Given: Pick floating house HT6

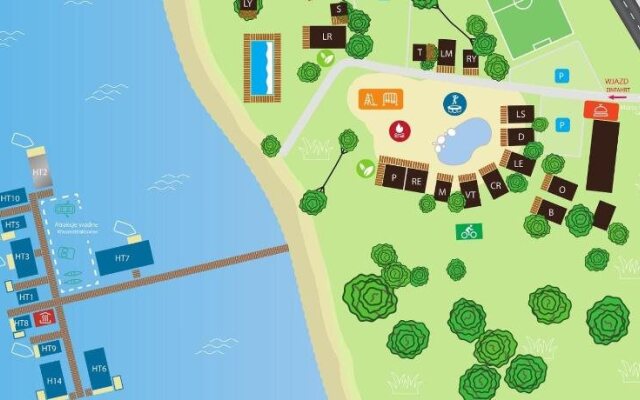Looking at the screenshot, I should point(98,369).
